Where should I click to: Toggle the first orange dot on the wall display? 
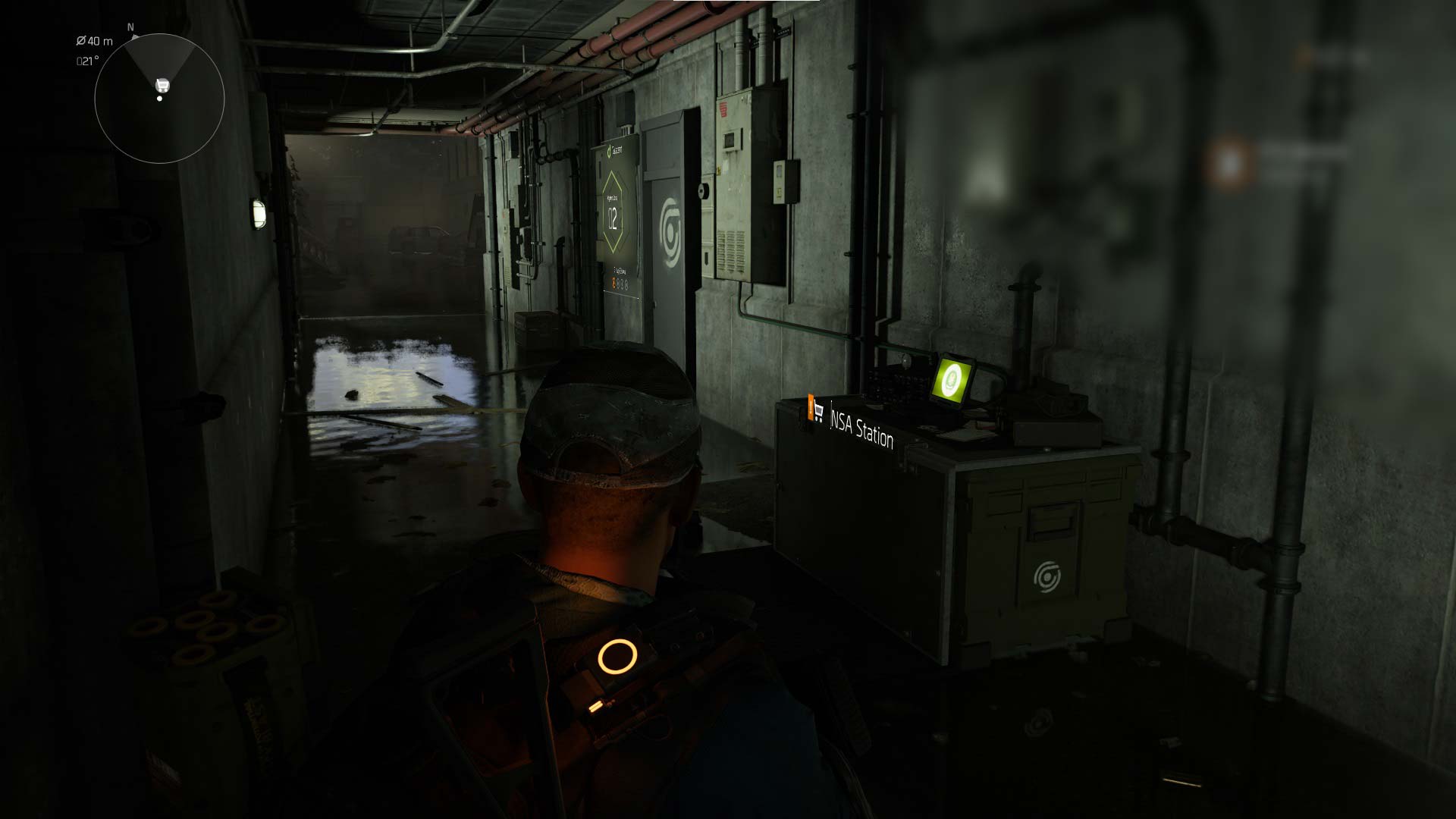(x=613, y=283)
